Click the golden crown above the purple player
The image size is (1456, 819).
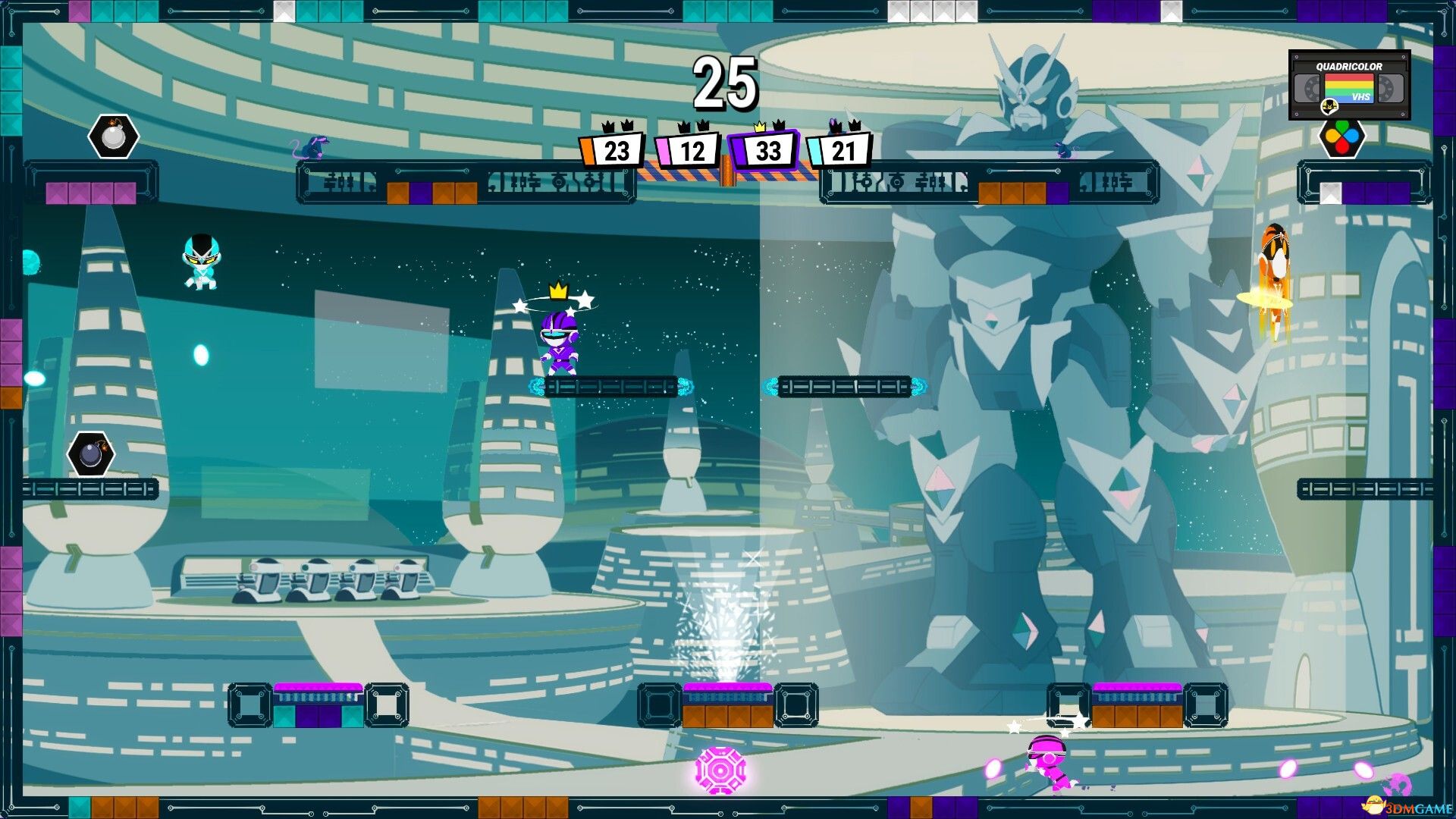(x=559, y=290)
